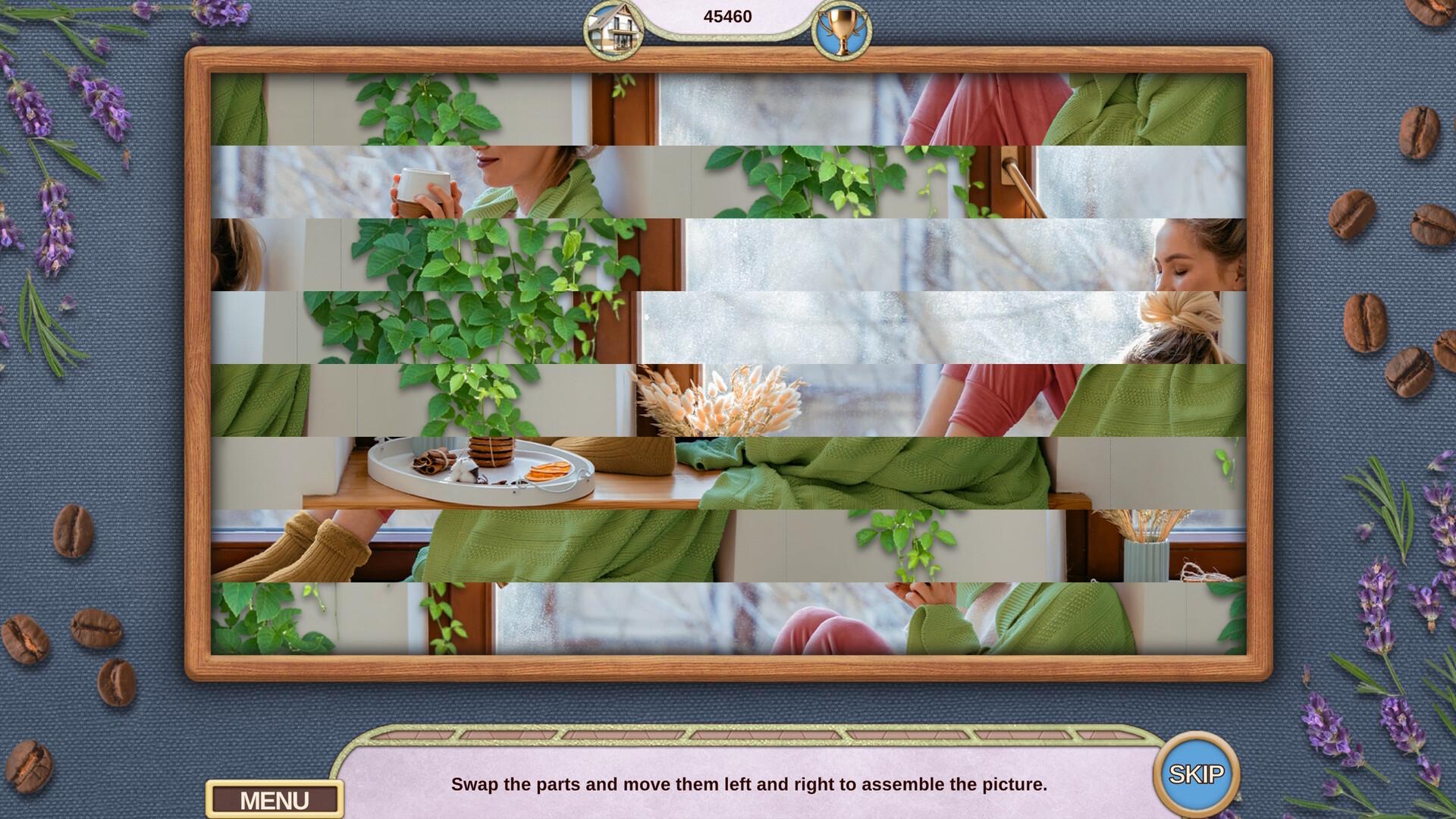Click the strip with brass window handle
Viewport: 1456px width, 819px height.
[x=1016, y=178]
